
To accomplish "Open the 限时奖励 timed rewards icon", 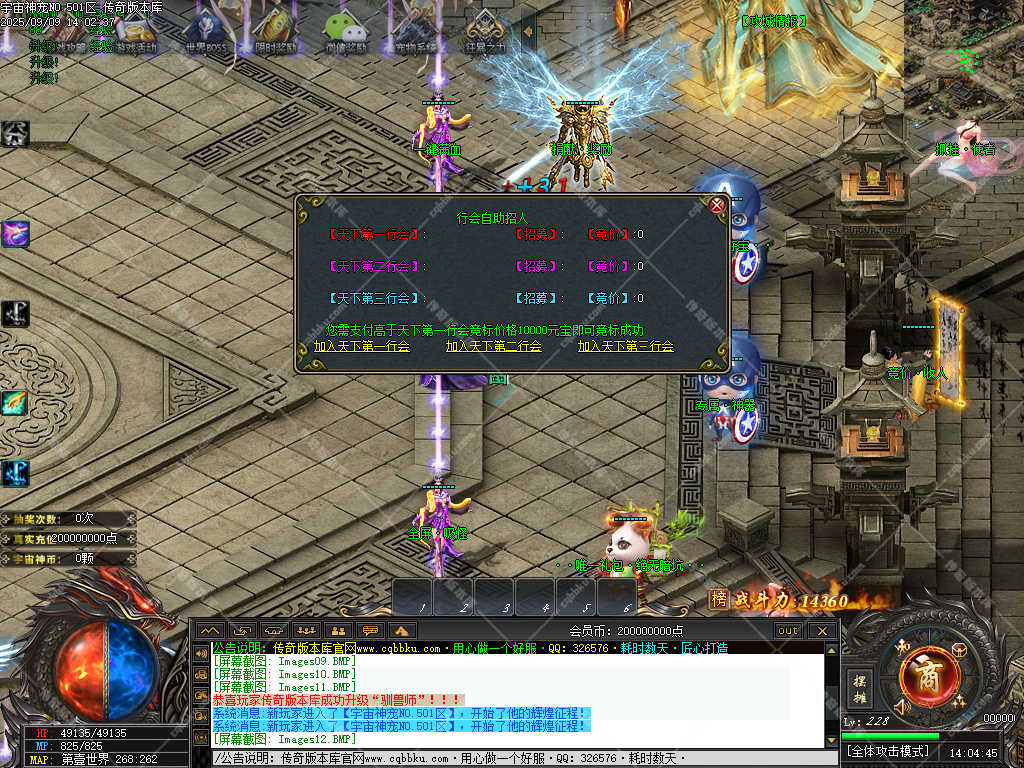I will pyautogui.click(x=275, y=30).
